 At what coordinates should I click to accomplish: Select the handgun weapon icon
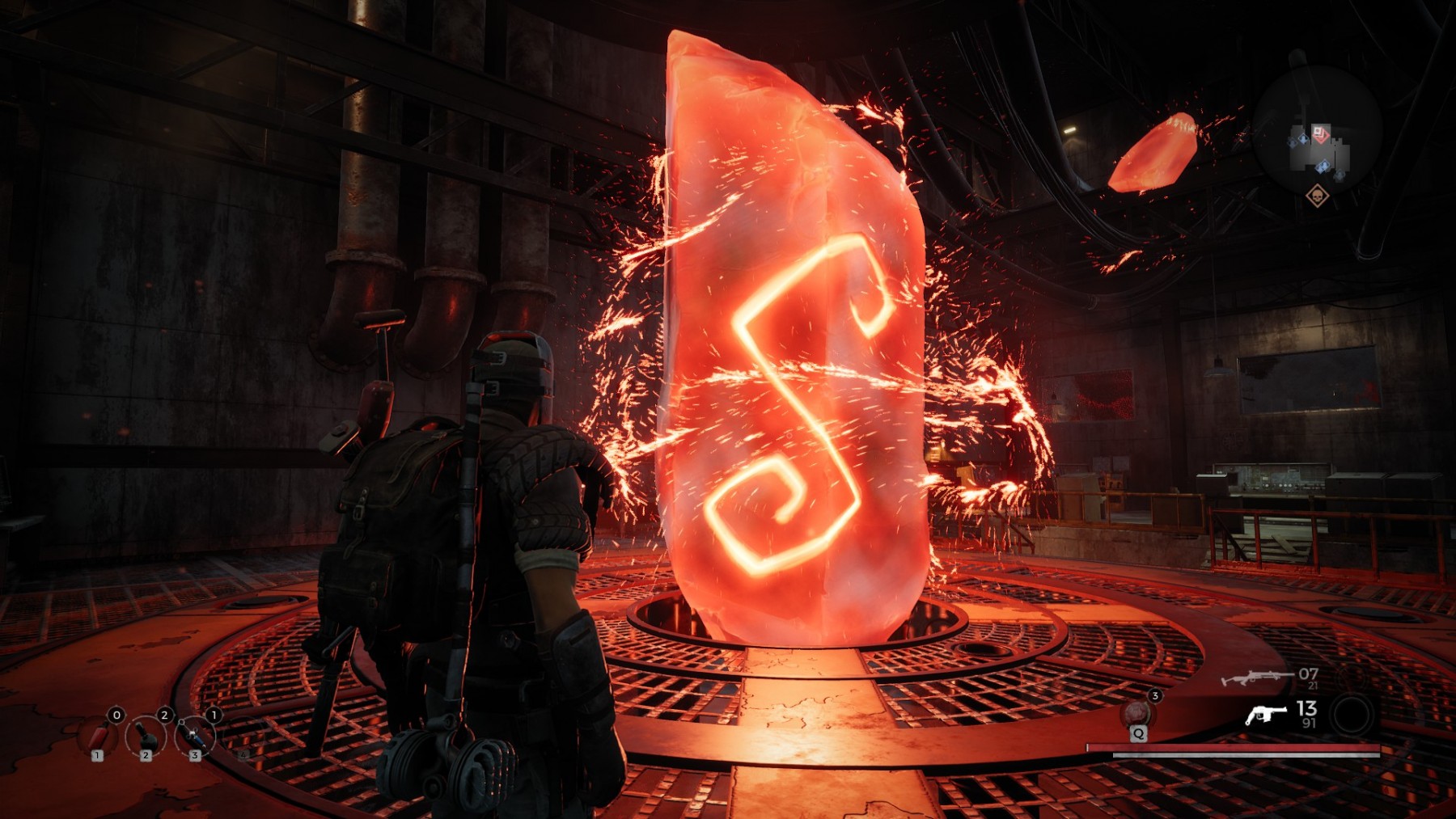1266,714
